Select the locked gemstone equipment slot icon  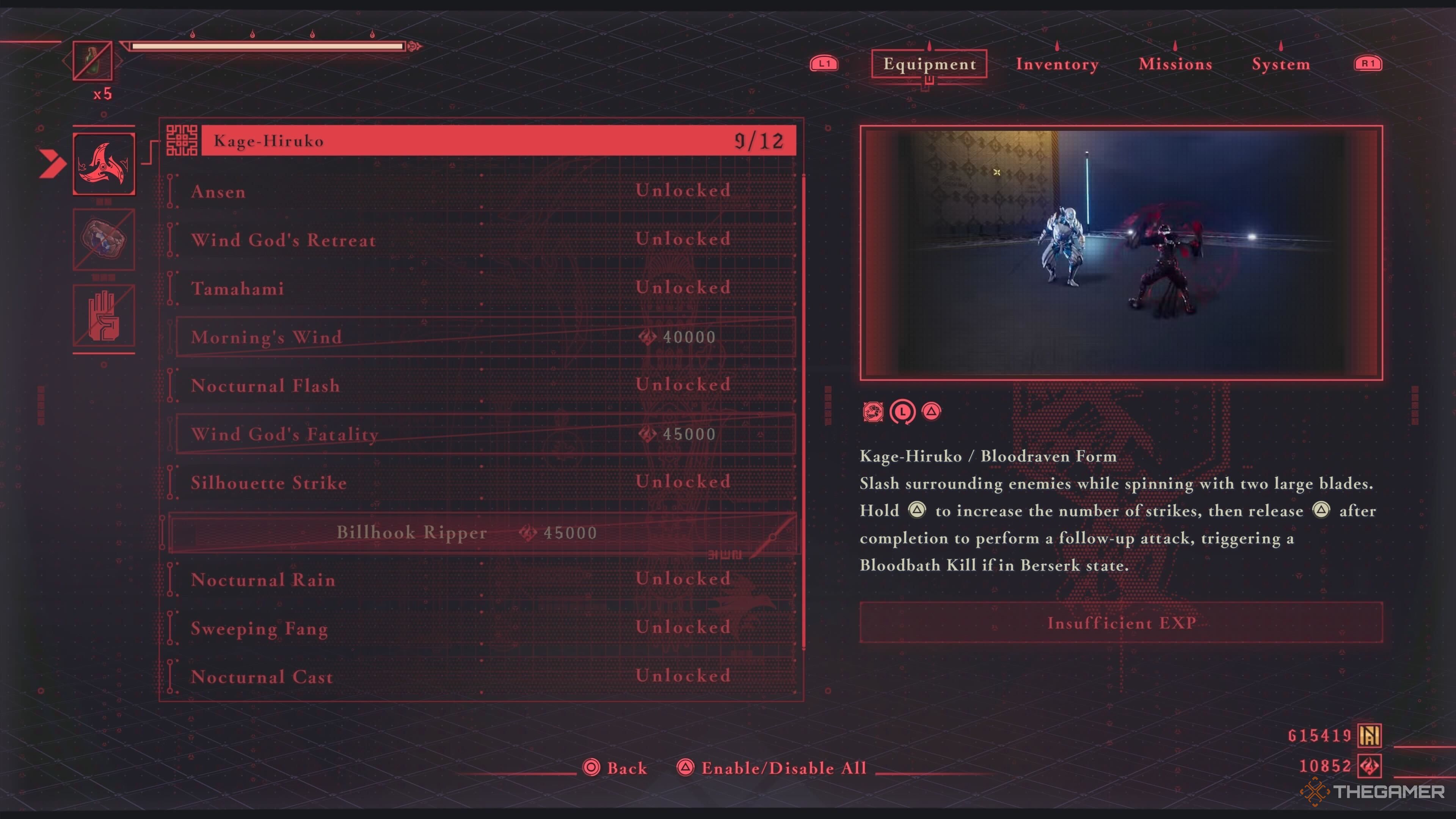tap(104, 240)
